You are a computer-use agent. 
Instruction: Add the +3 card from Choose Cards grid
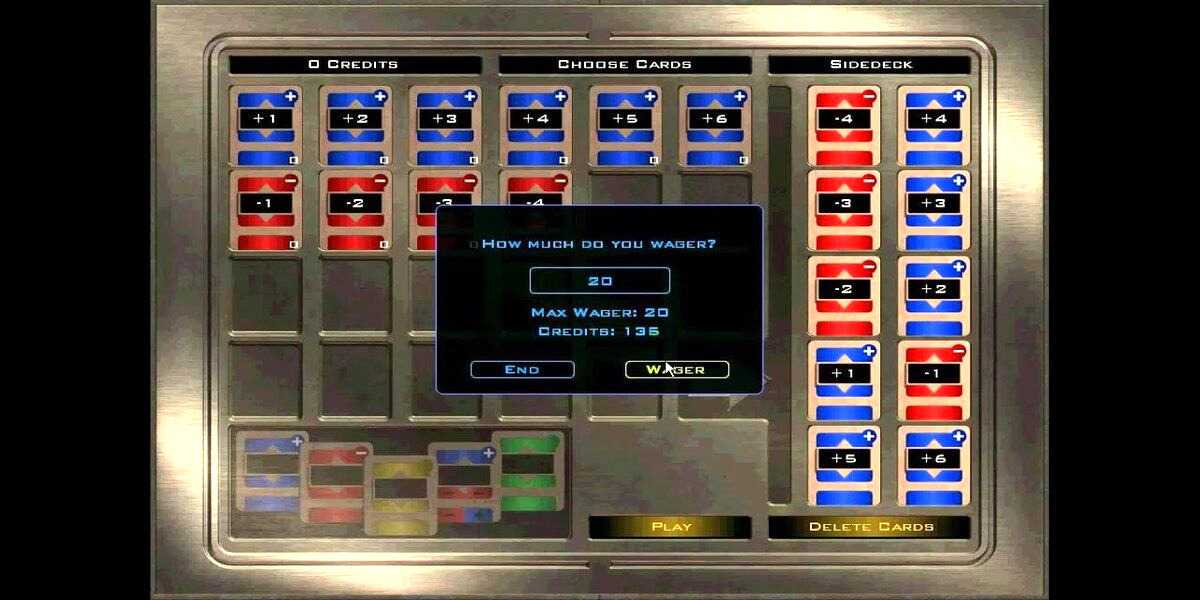click(445, 125)
